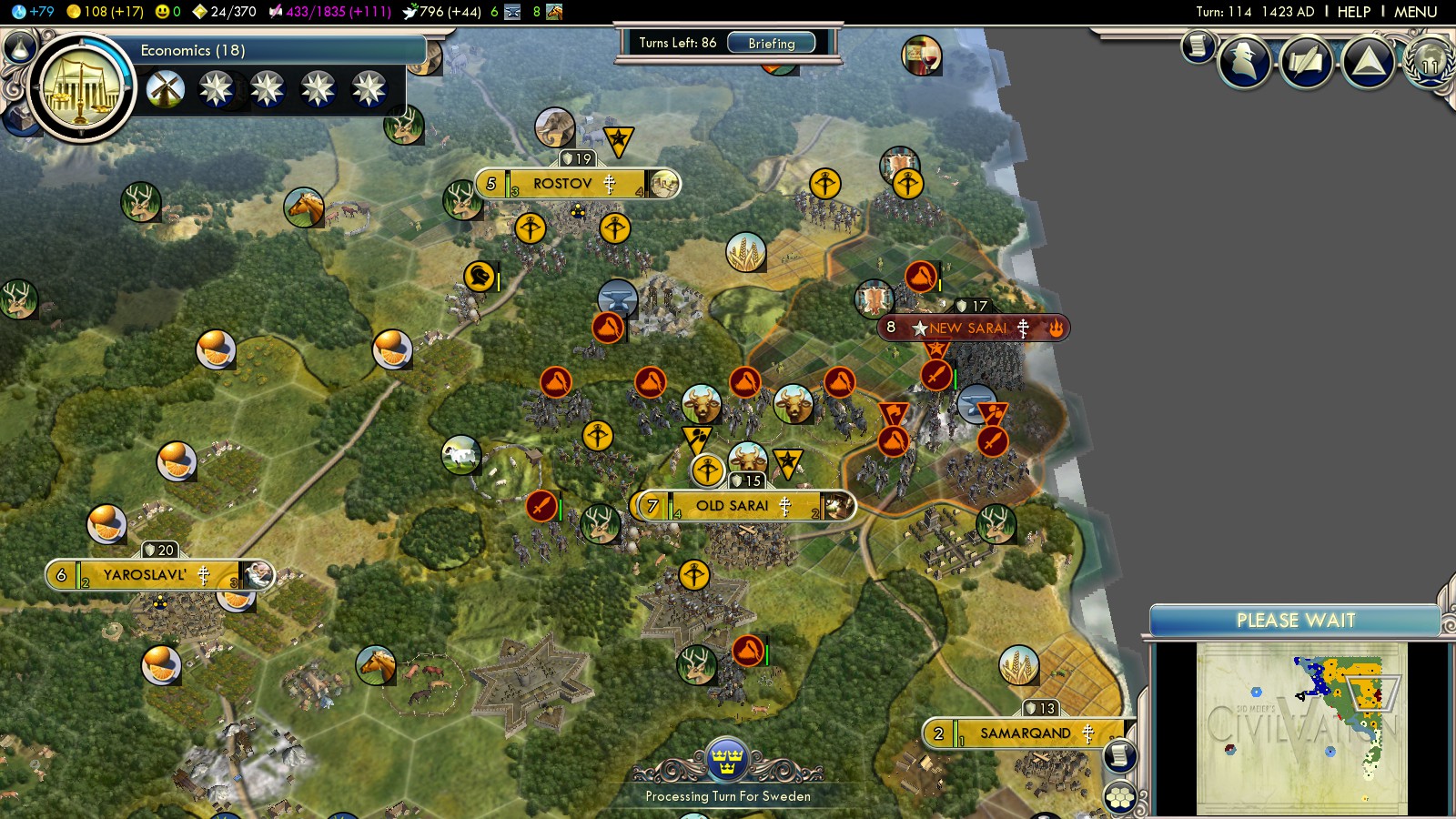Select the Samarqand city banner

point(1026,733)
